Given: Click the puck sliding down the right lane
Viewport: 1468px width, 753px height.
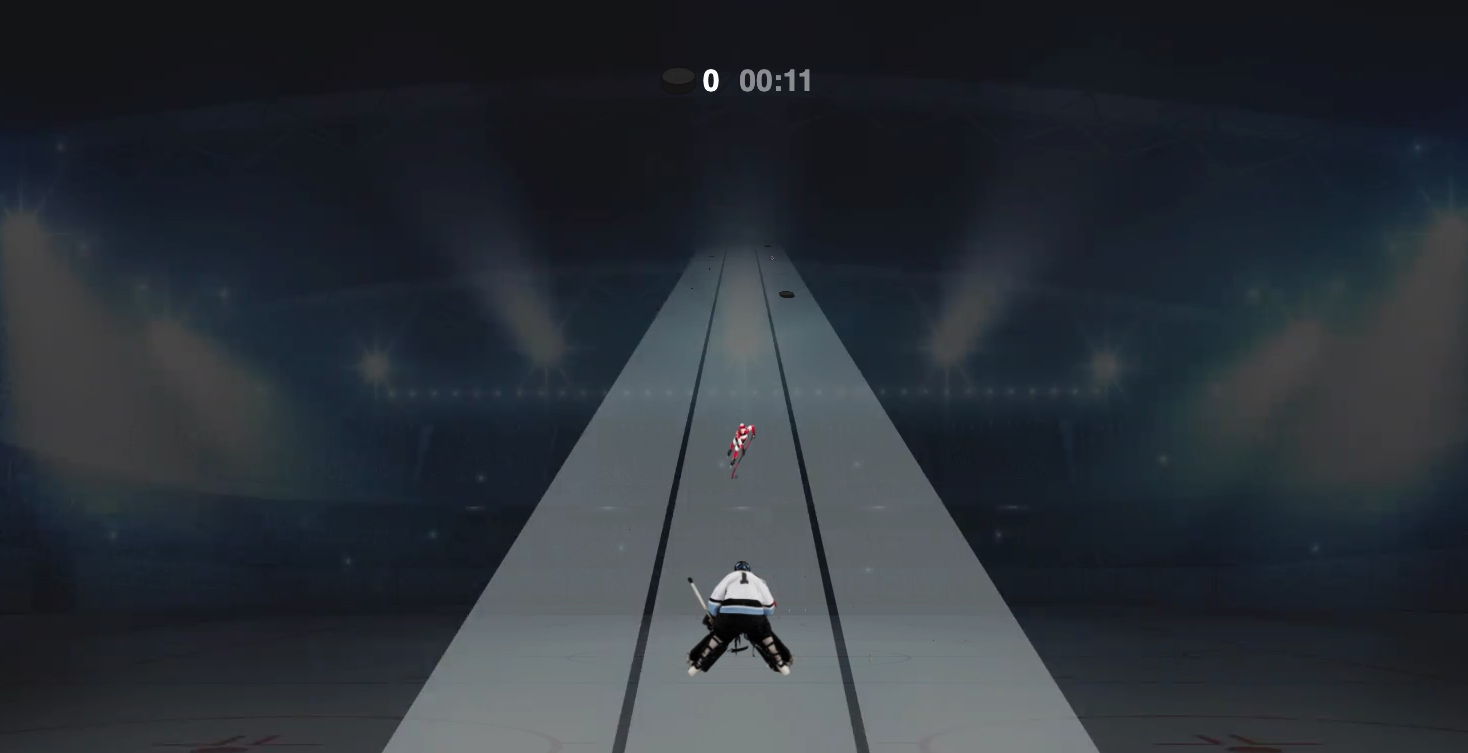Looking at the screenshot, I should (787, 294).
